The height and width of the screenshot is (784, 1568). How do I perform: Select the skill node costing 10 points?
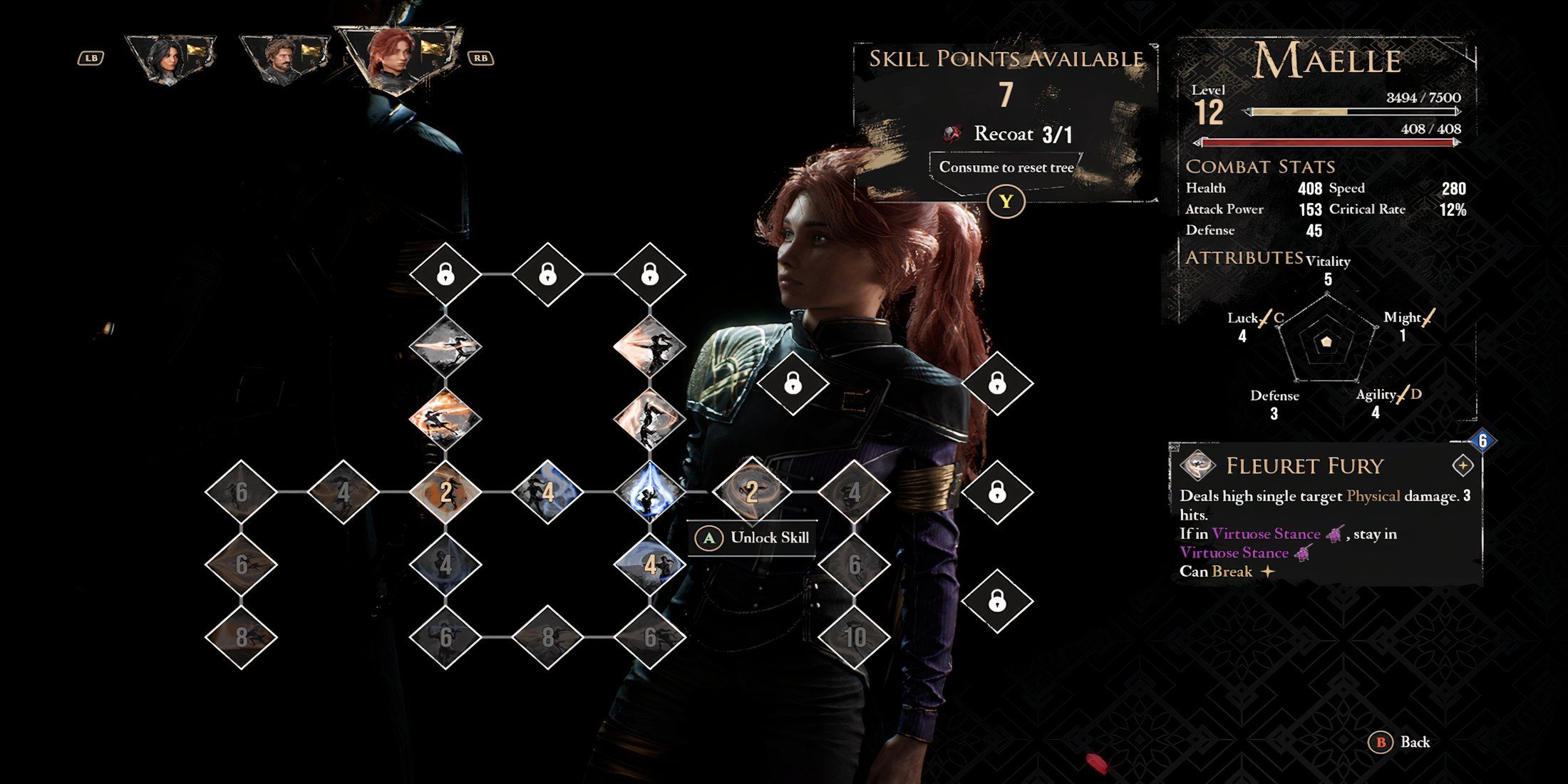(855, 636)
